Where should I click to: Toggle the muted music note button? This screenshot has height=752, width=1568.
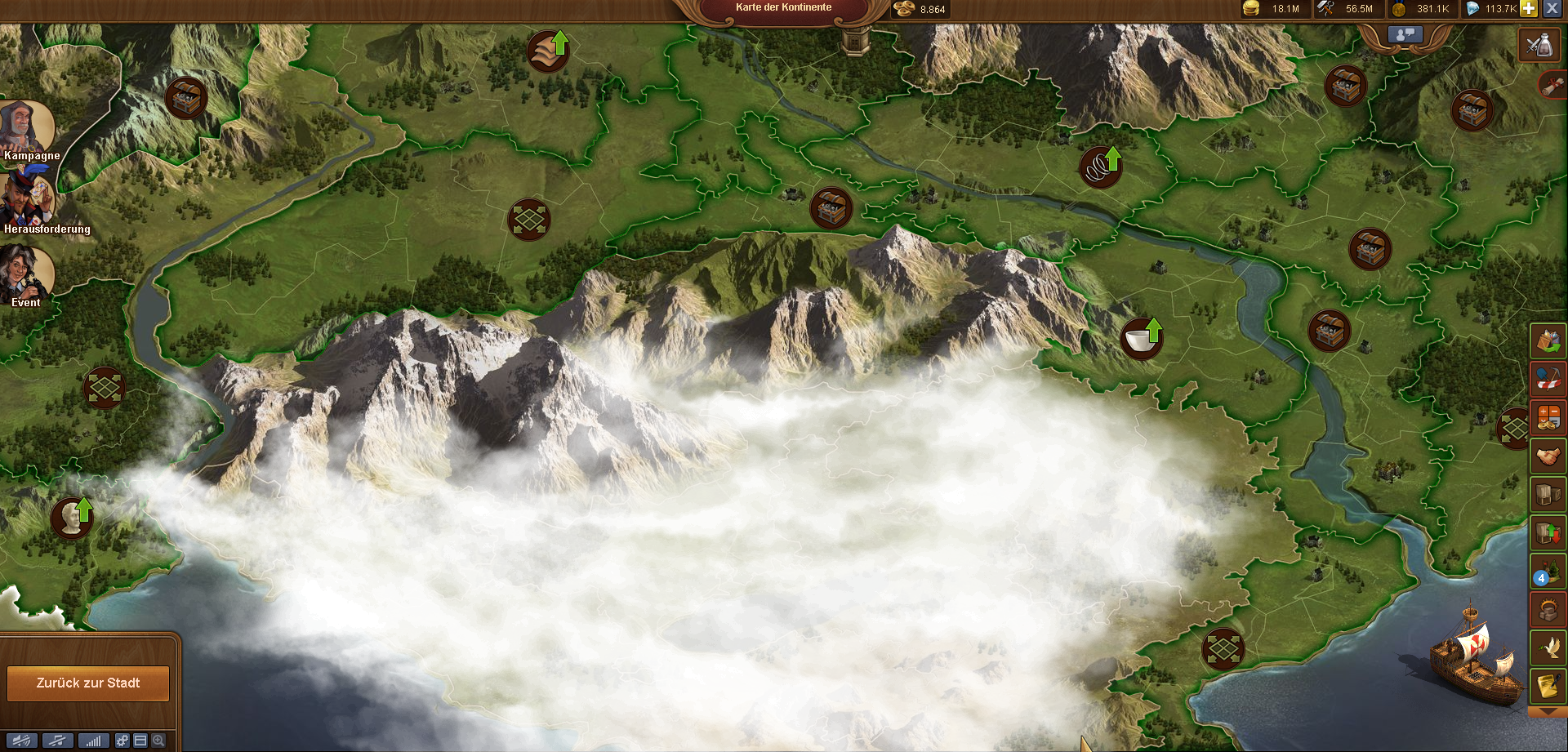(x=57, y=741)
